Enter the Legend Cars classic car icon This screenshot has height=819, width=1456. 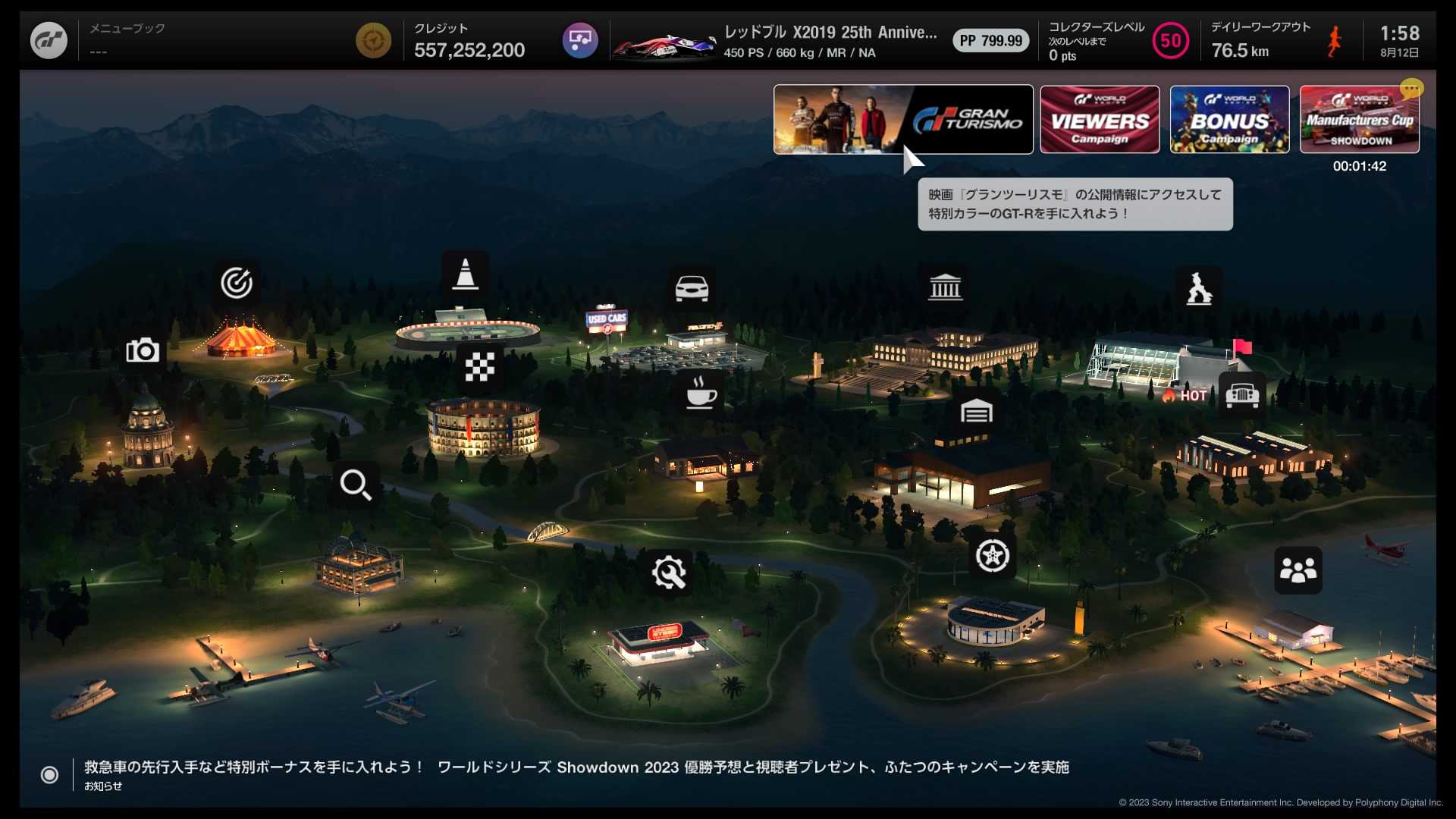(1242, 394)
